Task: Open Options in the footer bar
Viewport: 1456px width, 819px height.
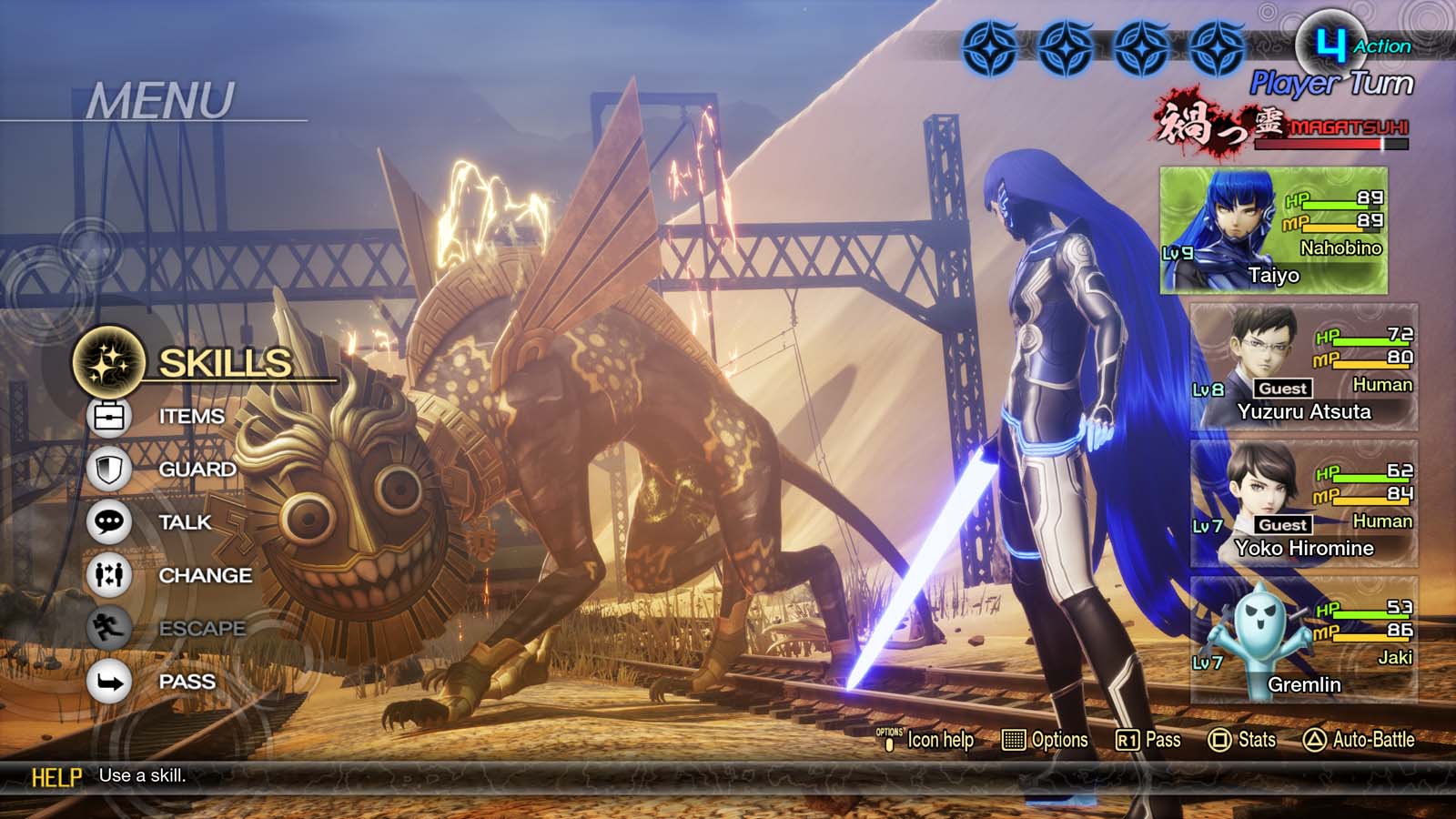Action: coord(1058,740)
